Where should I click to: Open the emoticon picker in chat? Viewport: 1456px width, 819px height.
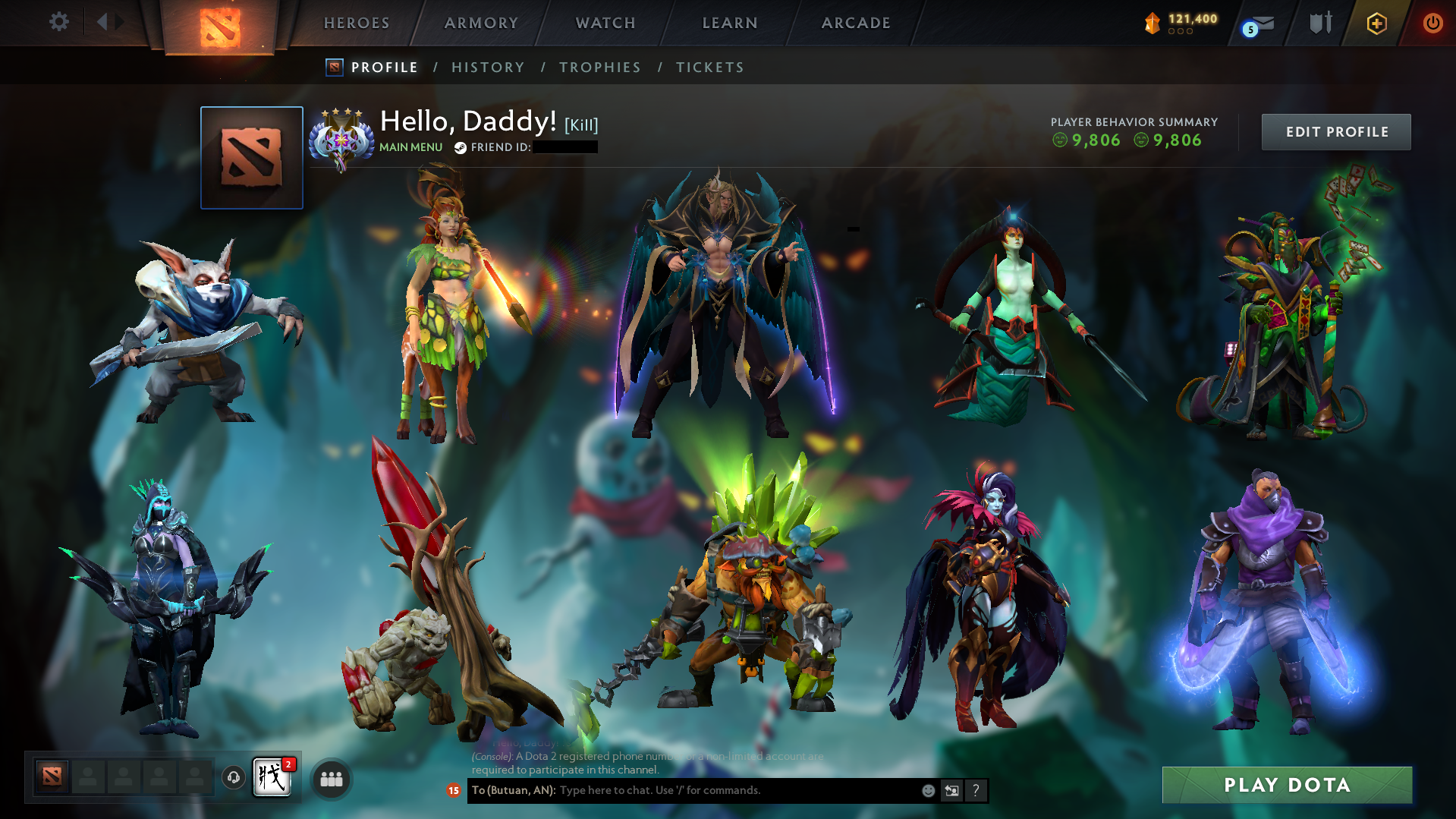(928, 790)
